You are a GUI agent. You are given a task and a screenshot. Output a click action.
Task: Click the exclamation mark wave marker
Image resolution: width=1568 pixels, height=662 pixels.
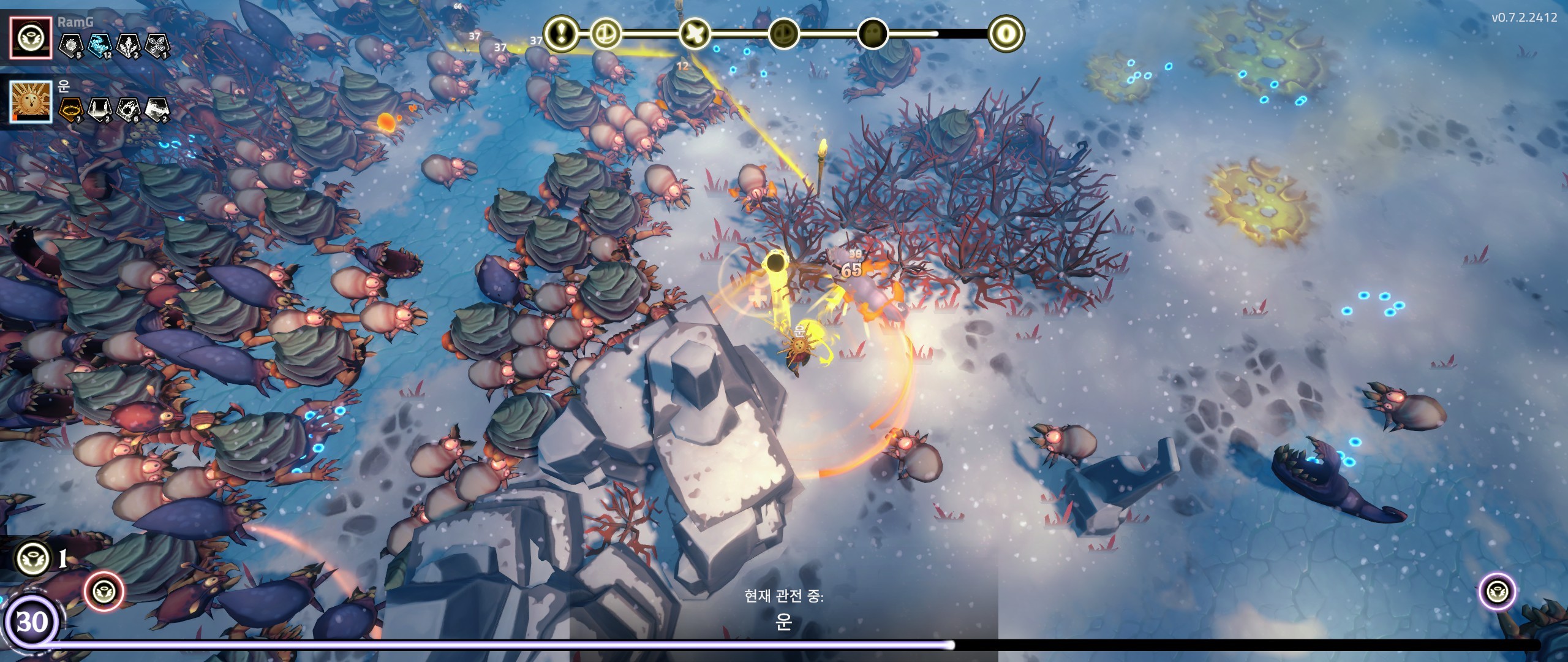coord(561,32)
